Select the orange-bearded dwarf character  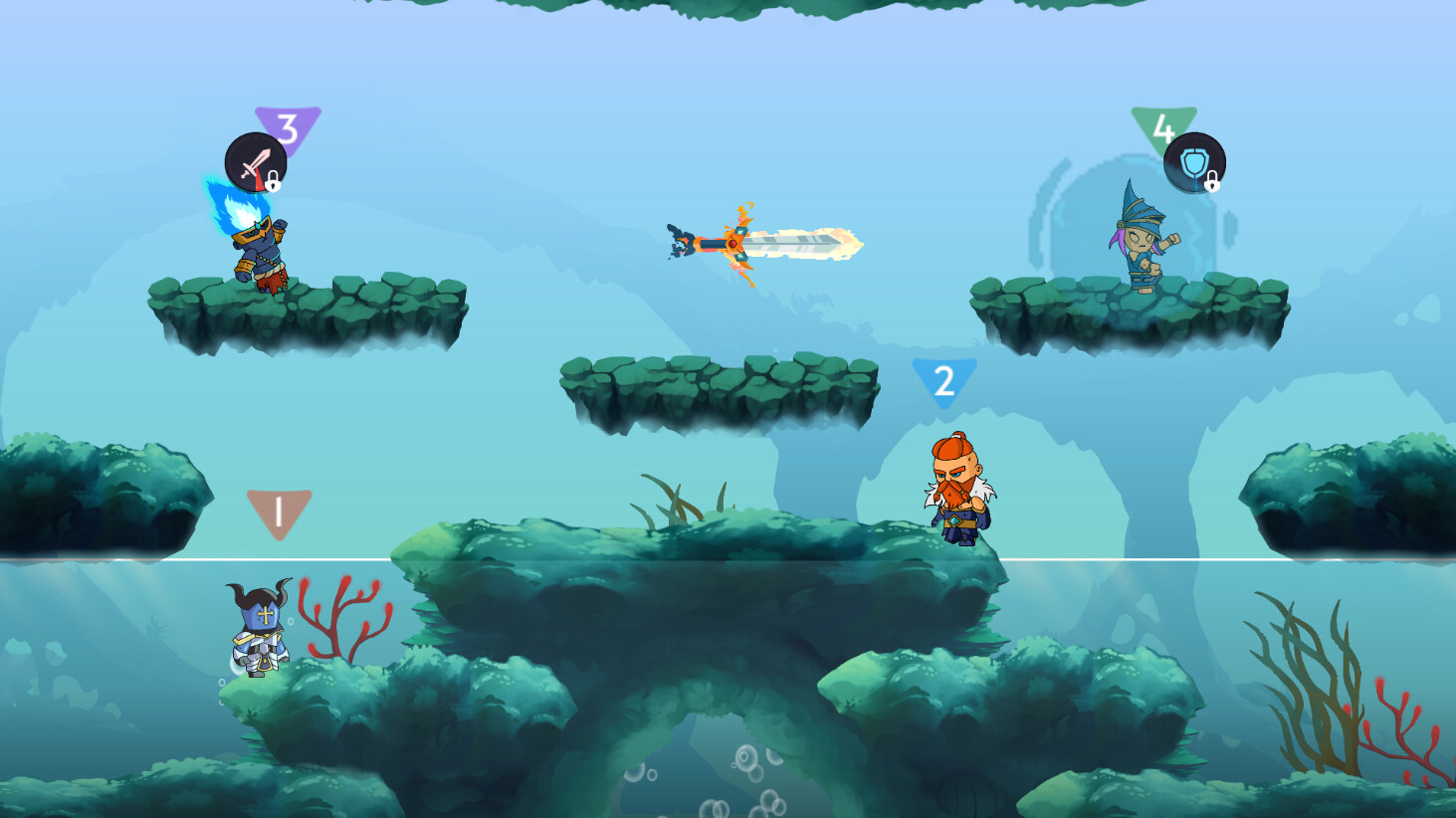(x=960, y=493)
